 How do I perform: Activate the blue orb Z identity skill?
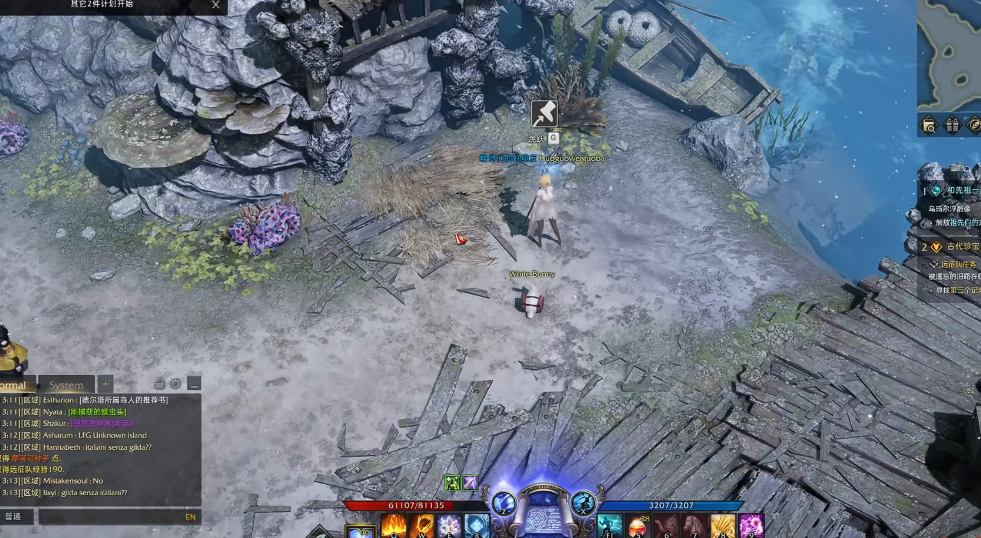tap(501, 503)
